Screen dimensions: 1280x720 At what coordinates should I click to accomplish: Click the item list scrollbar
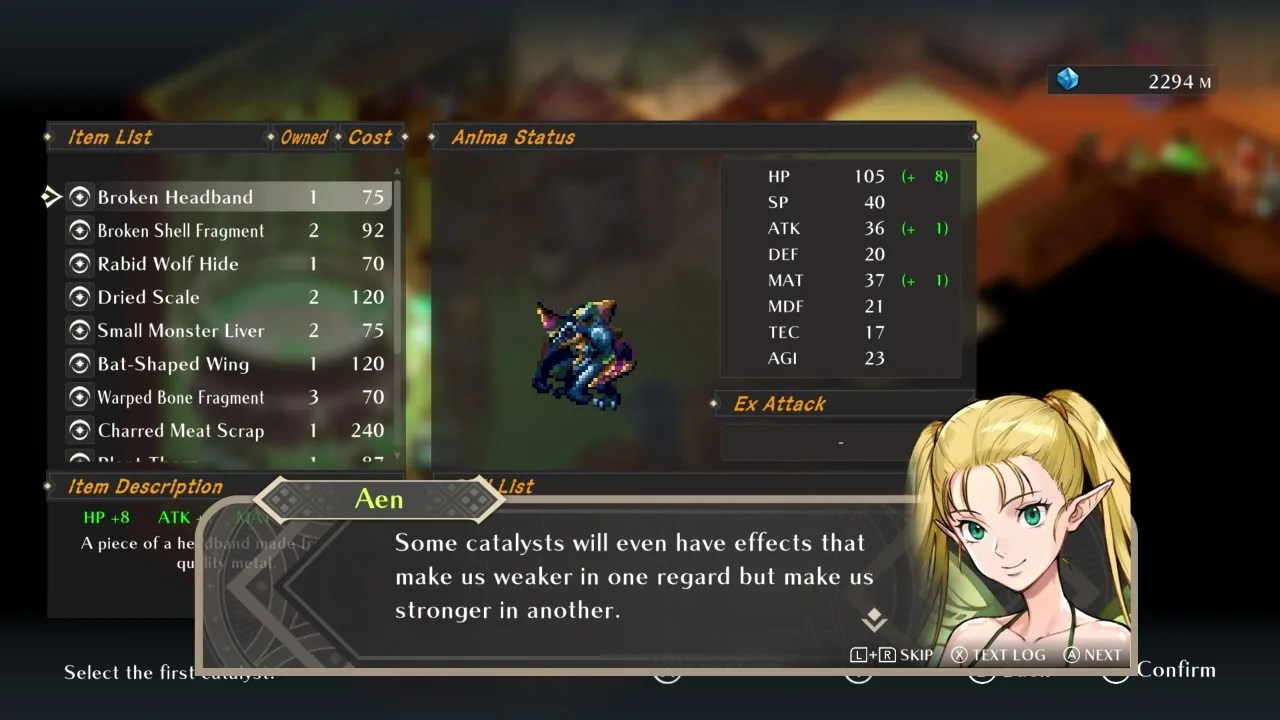click(x=398, y=270)
